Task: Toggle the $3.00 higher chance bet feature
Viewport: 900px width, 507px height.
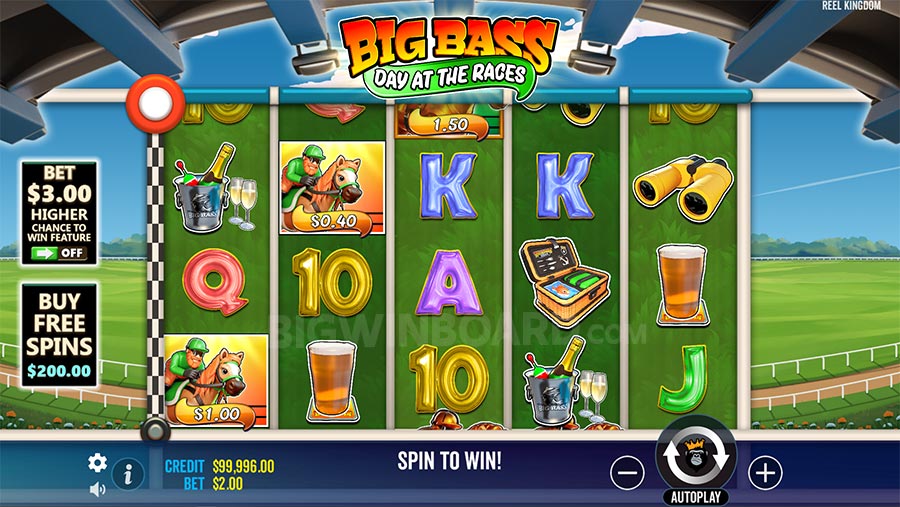Action: pyautogui.click(x=59, y=253)
